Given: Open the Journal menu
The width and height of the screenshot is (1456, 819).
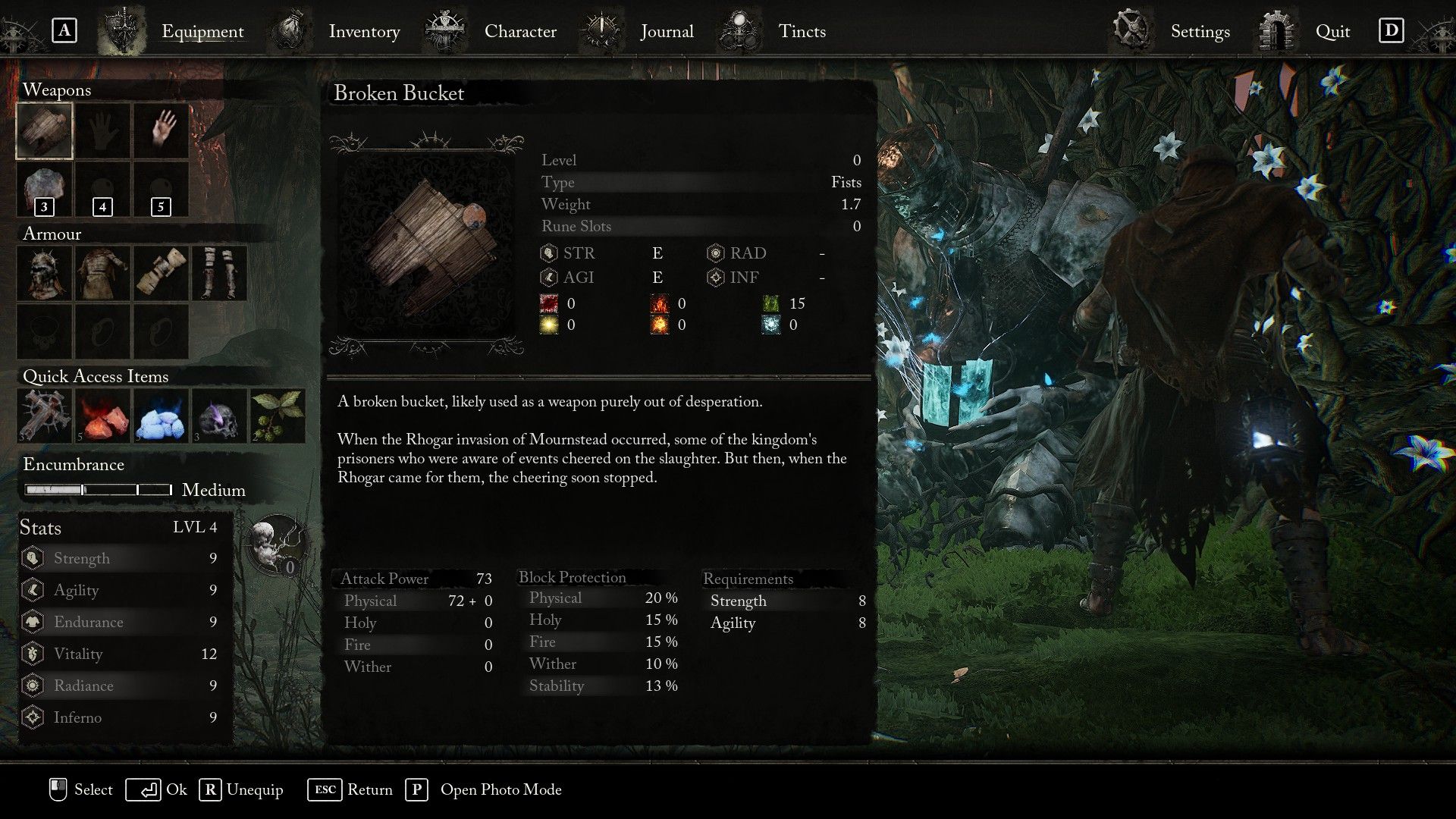Looking at the screenshot, I should coord(667,31).
